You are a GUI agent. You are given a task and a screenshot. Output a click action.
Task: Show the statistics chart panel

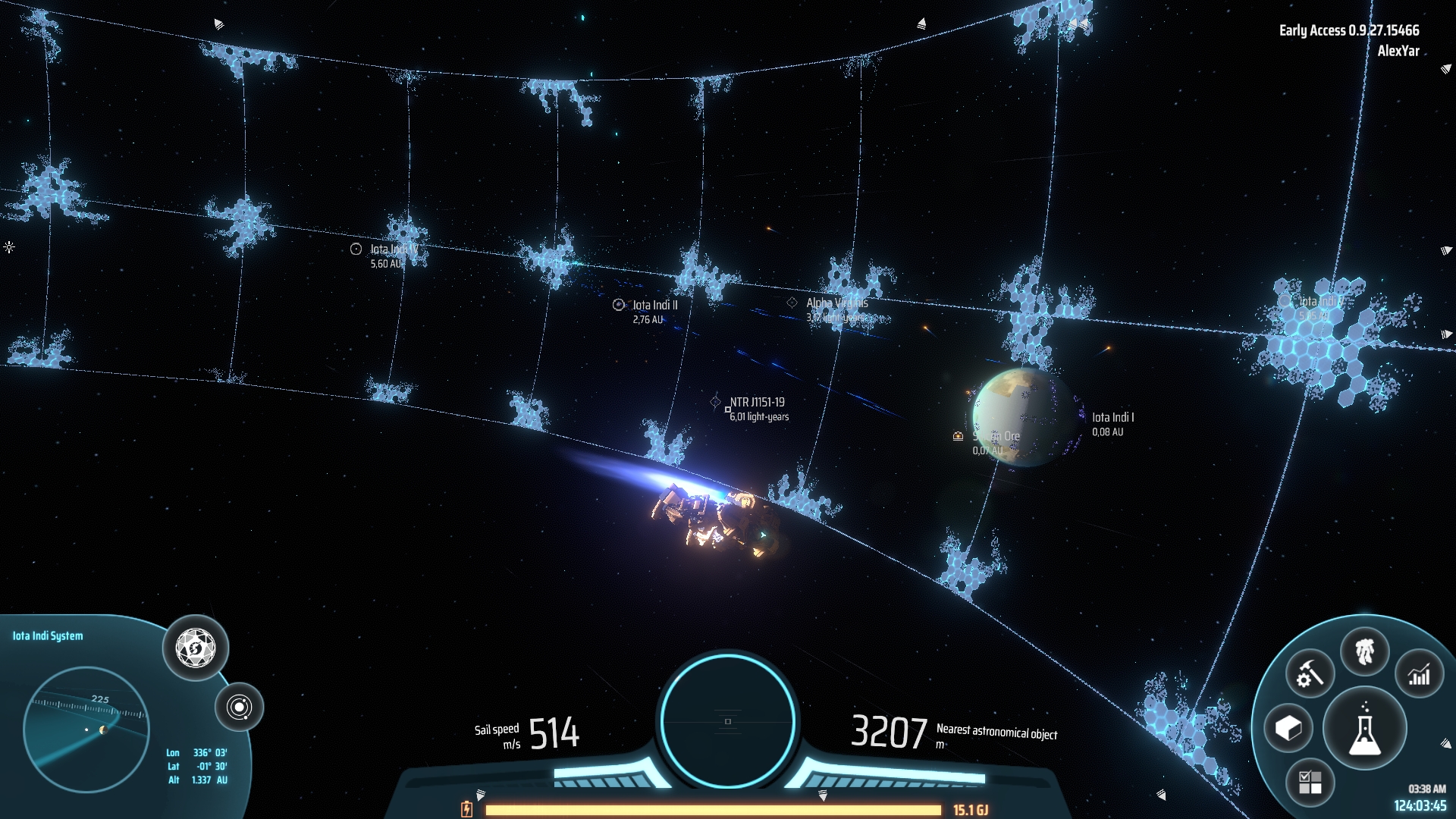click(1419, 673)
